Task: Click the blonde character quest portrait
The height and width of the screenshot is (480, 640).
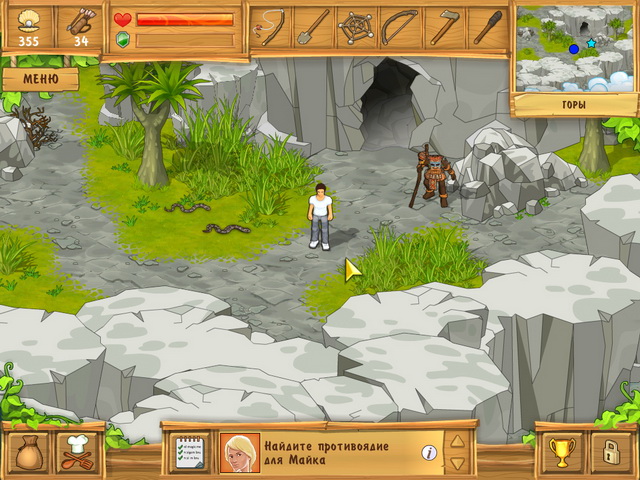Action: pos(240,453)
